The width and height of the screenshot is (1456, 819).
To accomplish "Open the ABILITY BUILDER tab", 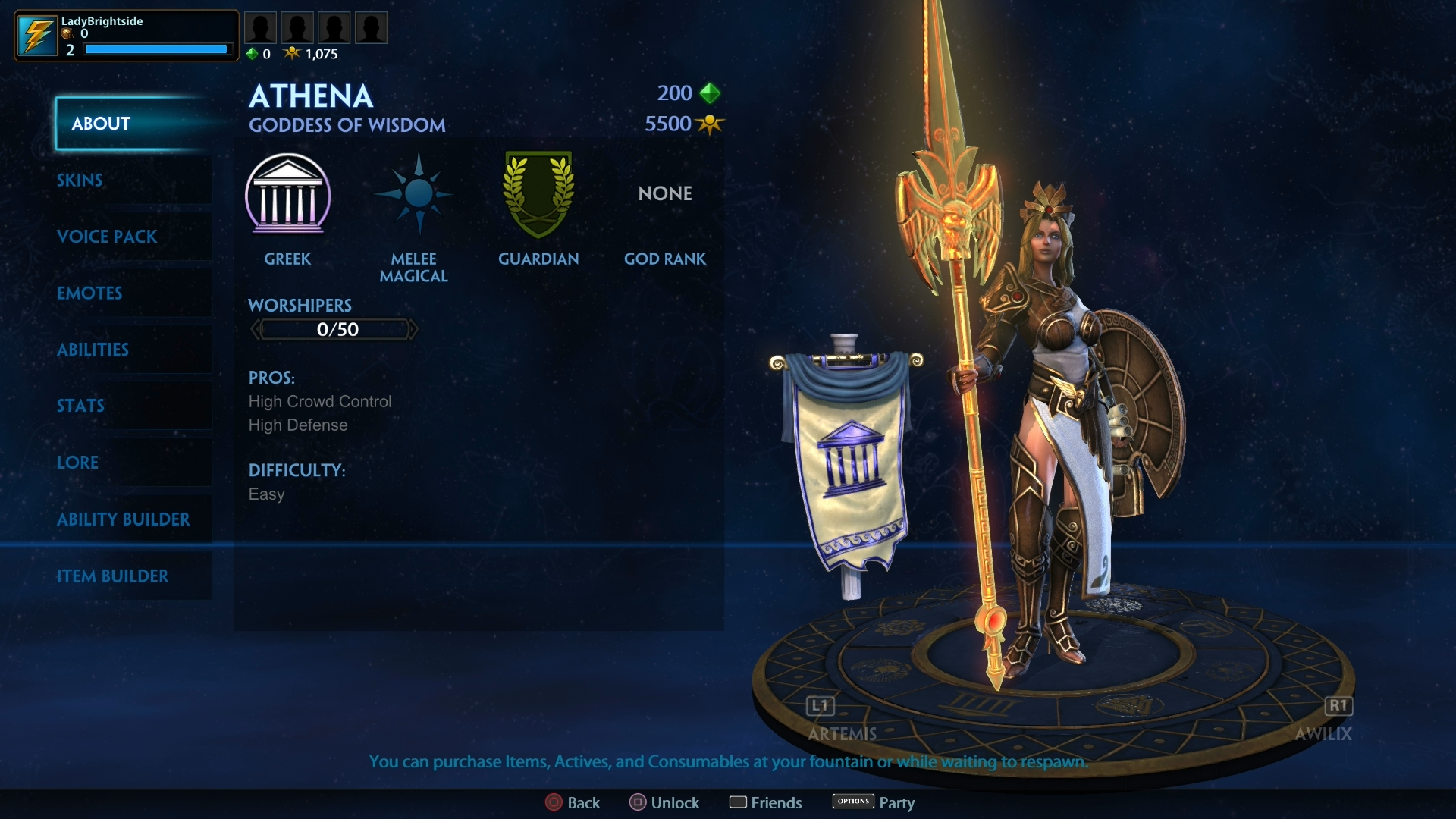I will 123,519.
